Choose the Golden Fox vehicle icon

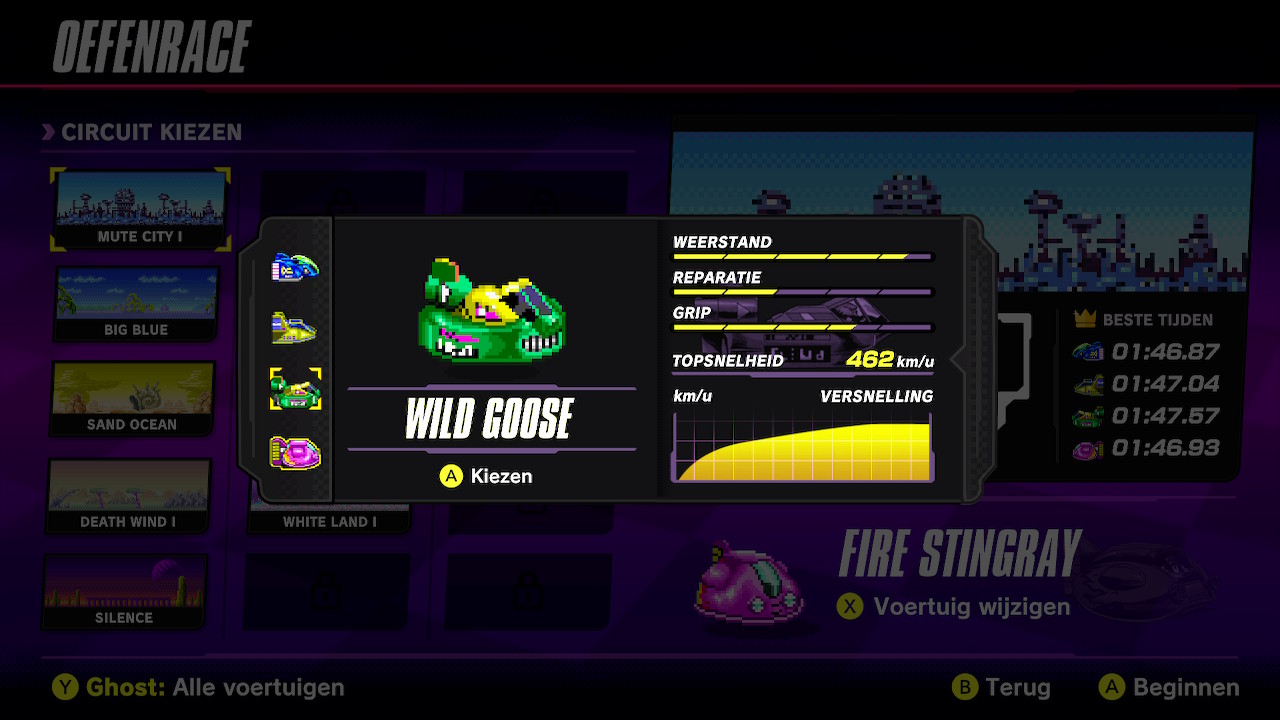295,327
